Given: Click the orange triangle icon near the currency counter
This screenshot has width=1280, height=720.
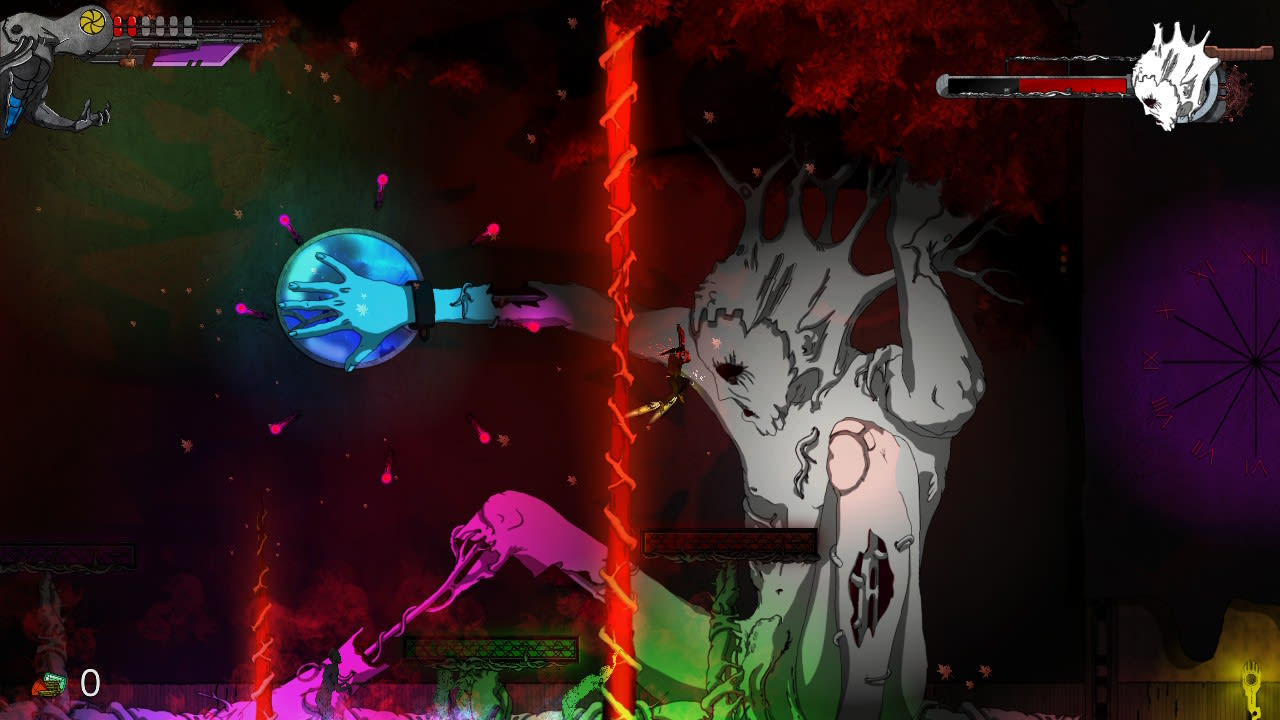Looking at the screenshot, I should (39, 686).
